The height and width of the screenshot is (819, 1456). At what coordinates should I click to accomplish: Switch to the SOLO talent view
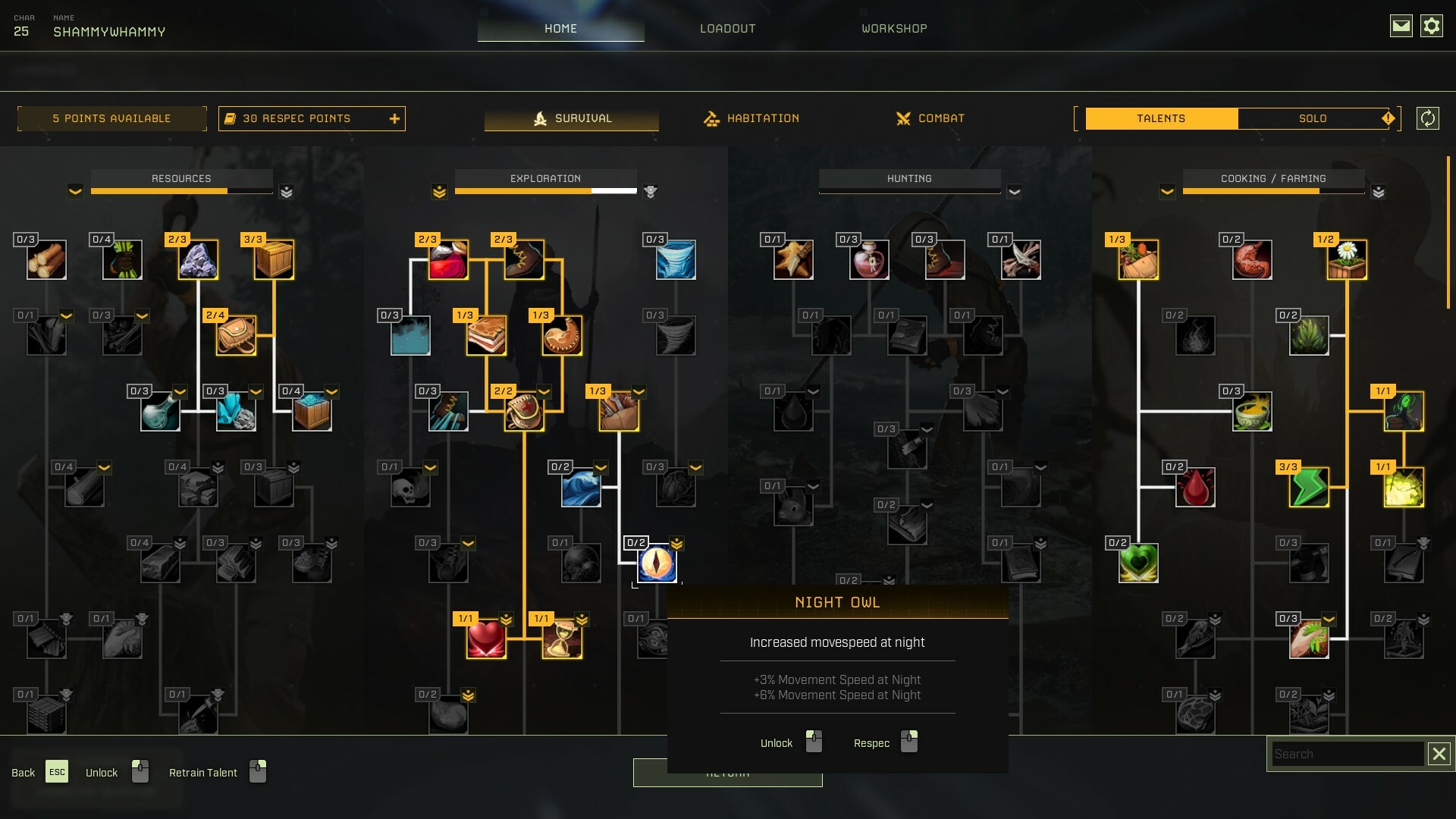coord(1314,118)
